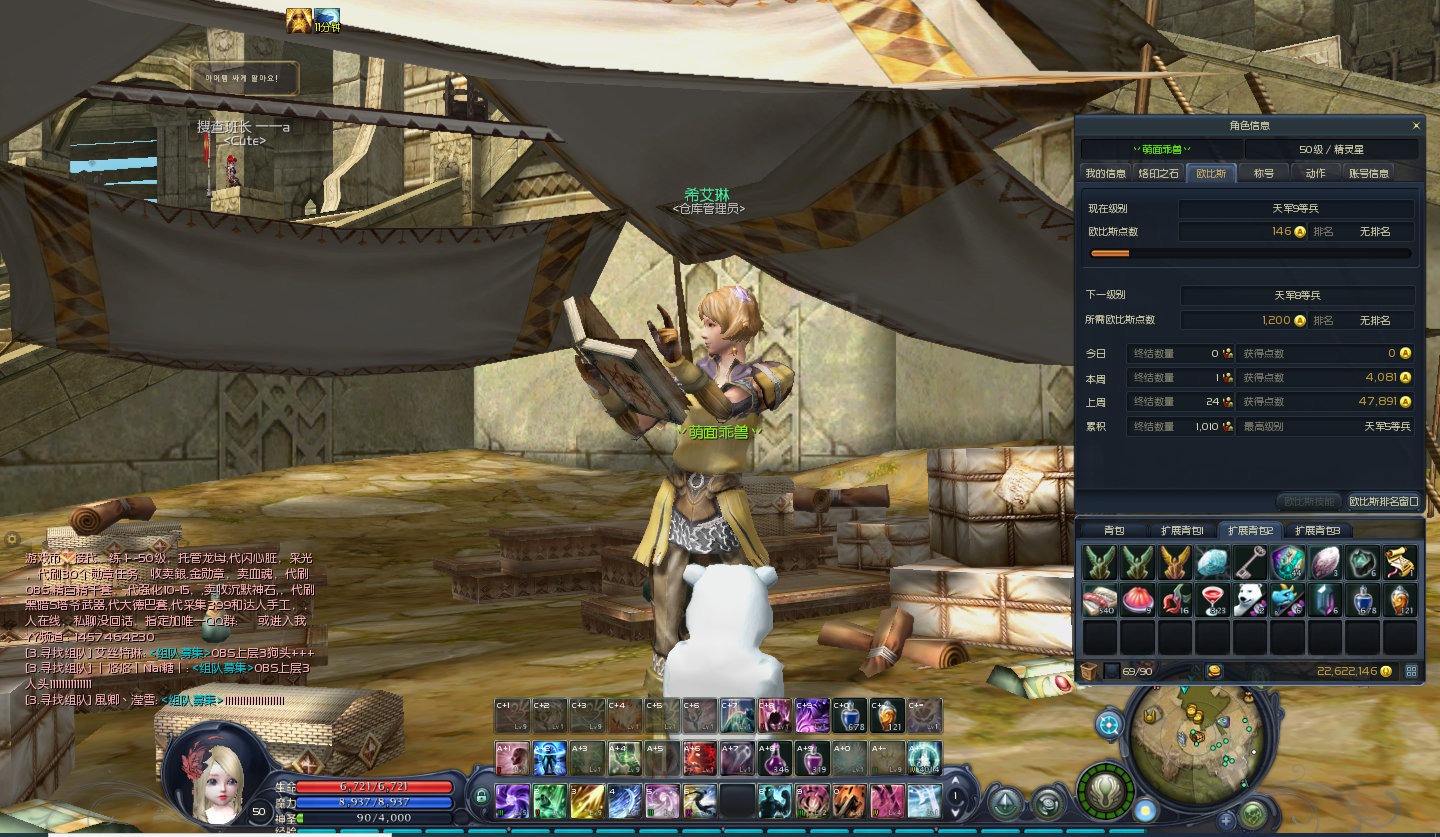
Task: Open the 欧比斯排名窗口 ranking window
Action: pos(1383,501)
